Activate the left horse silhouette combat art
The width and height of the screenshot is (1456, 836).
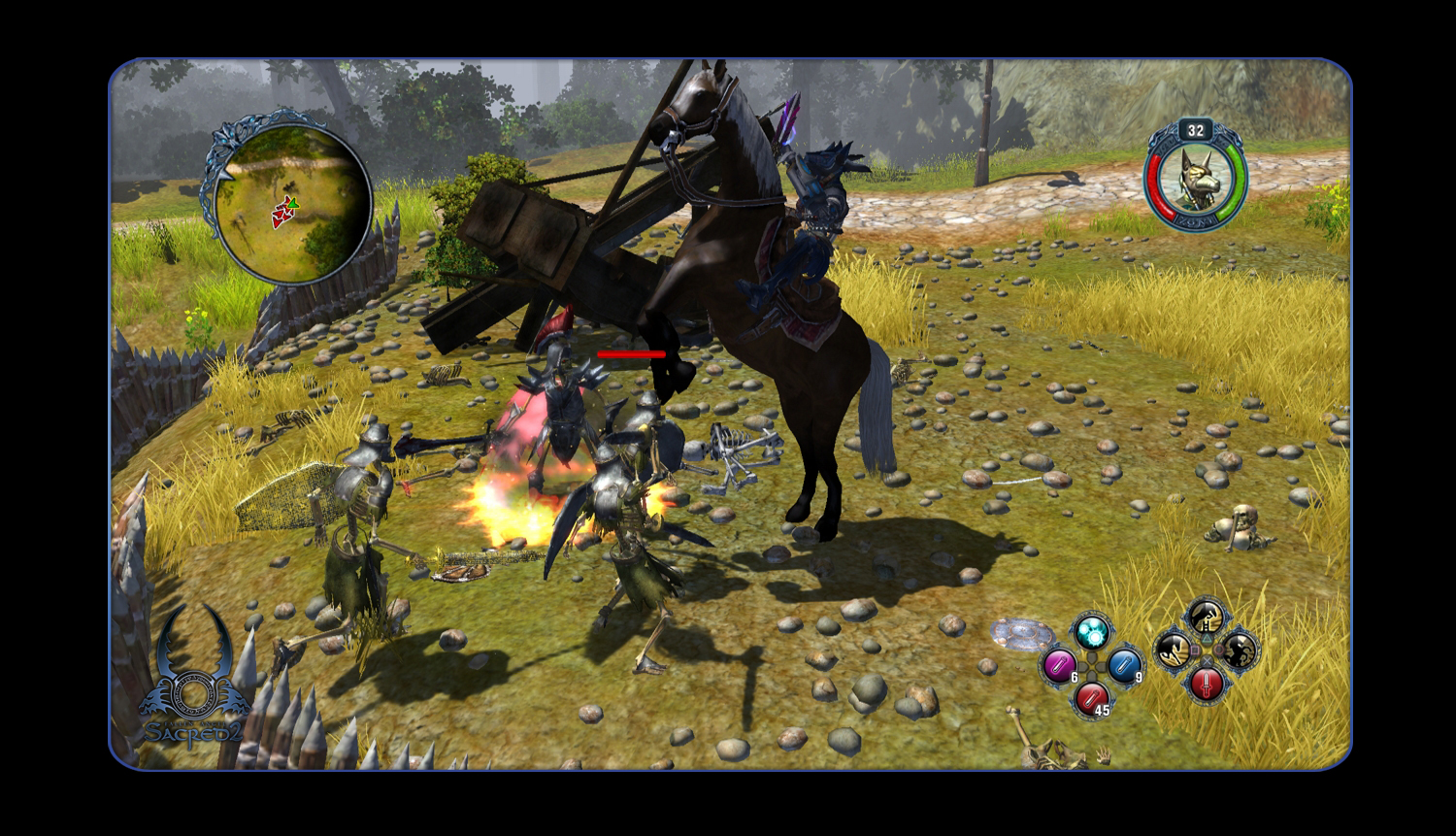pos(1174,650)
